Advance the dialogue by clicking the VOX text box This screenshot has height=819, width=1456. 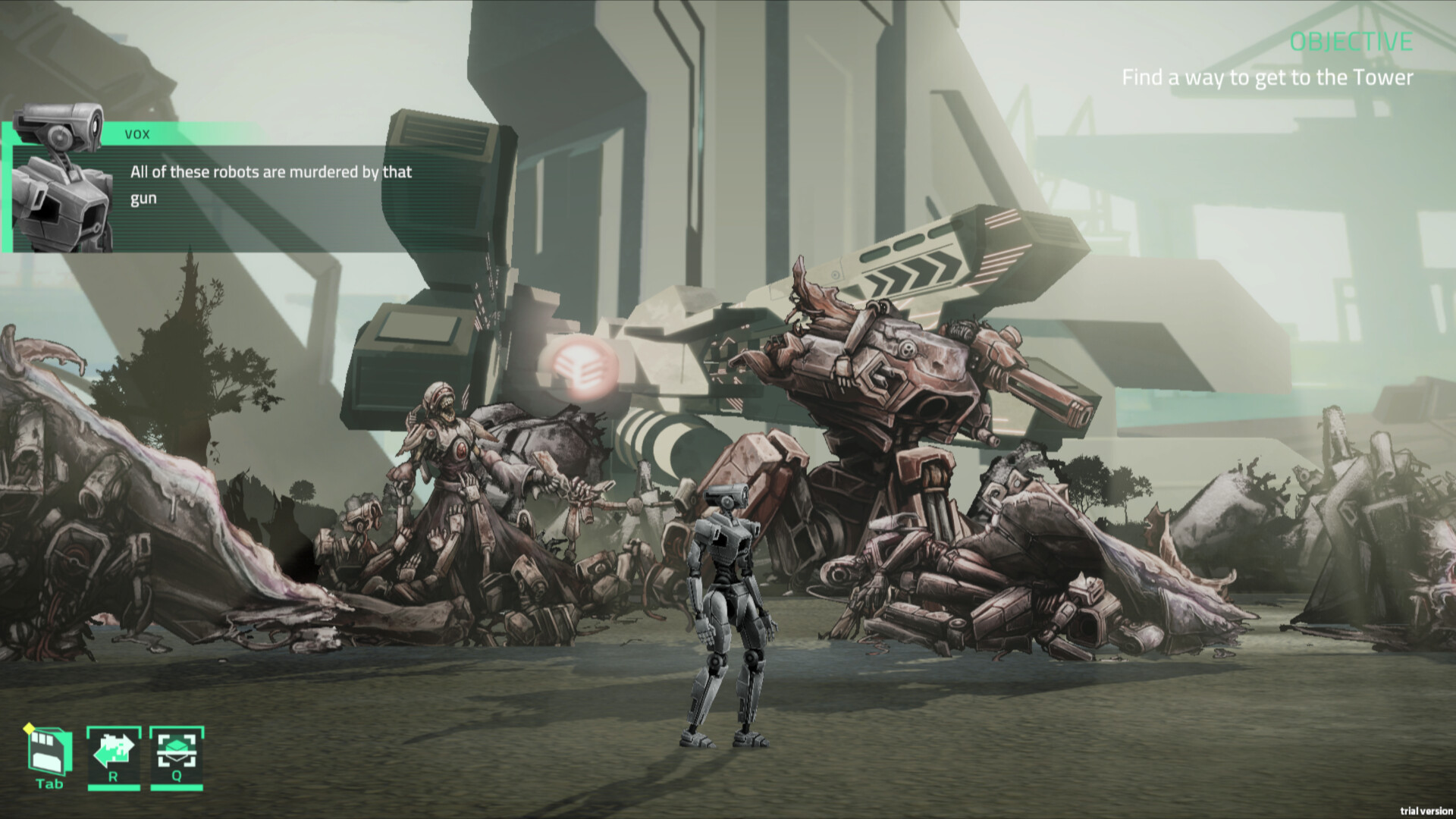coord(270,185)
